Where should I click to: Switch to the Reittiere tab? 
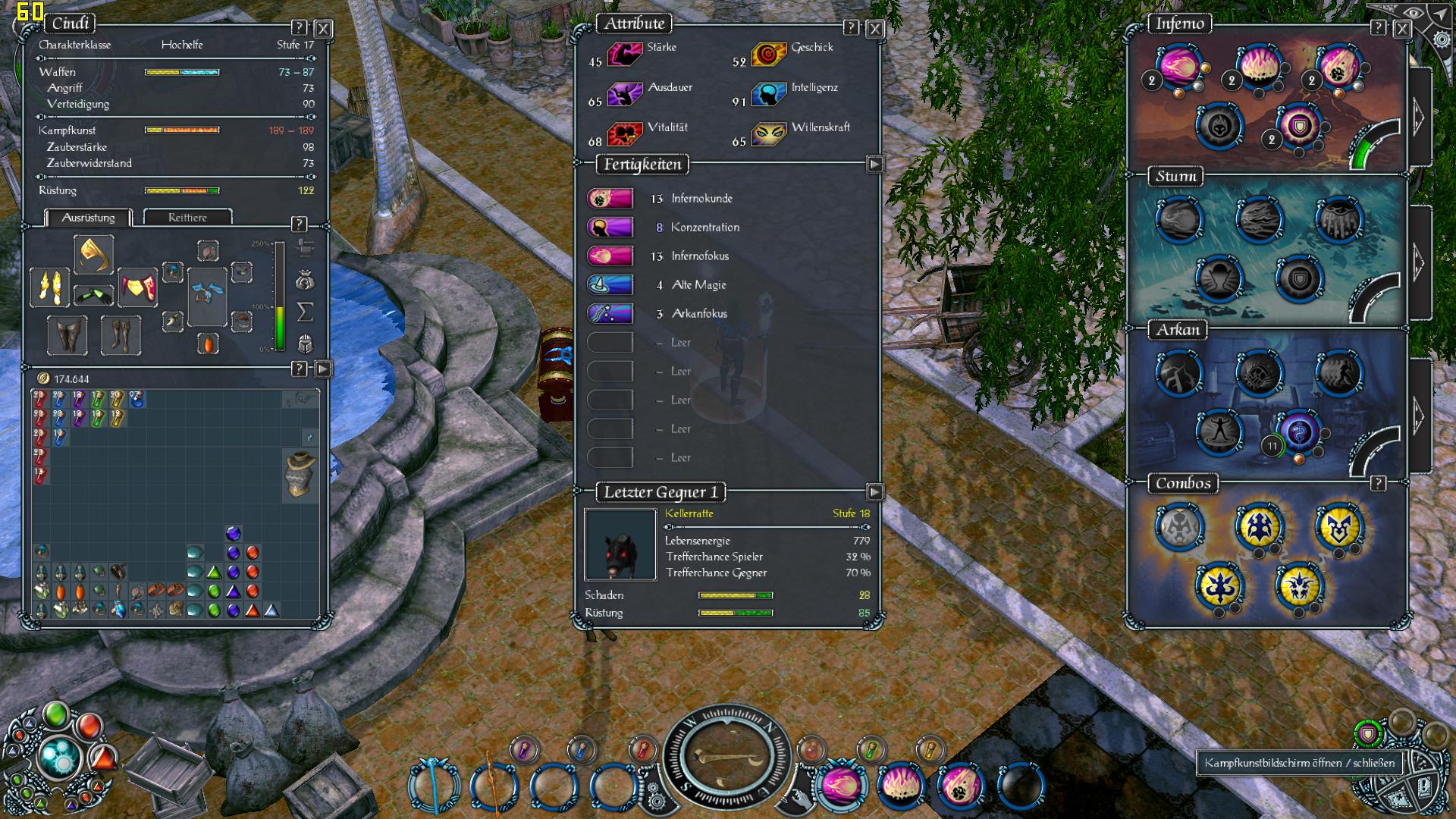tap(187, 218)
